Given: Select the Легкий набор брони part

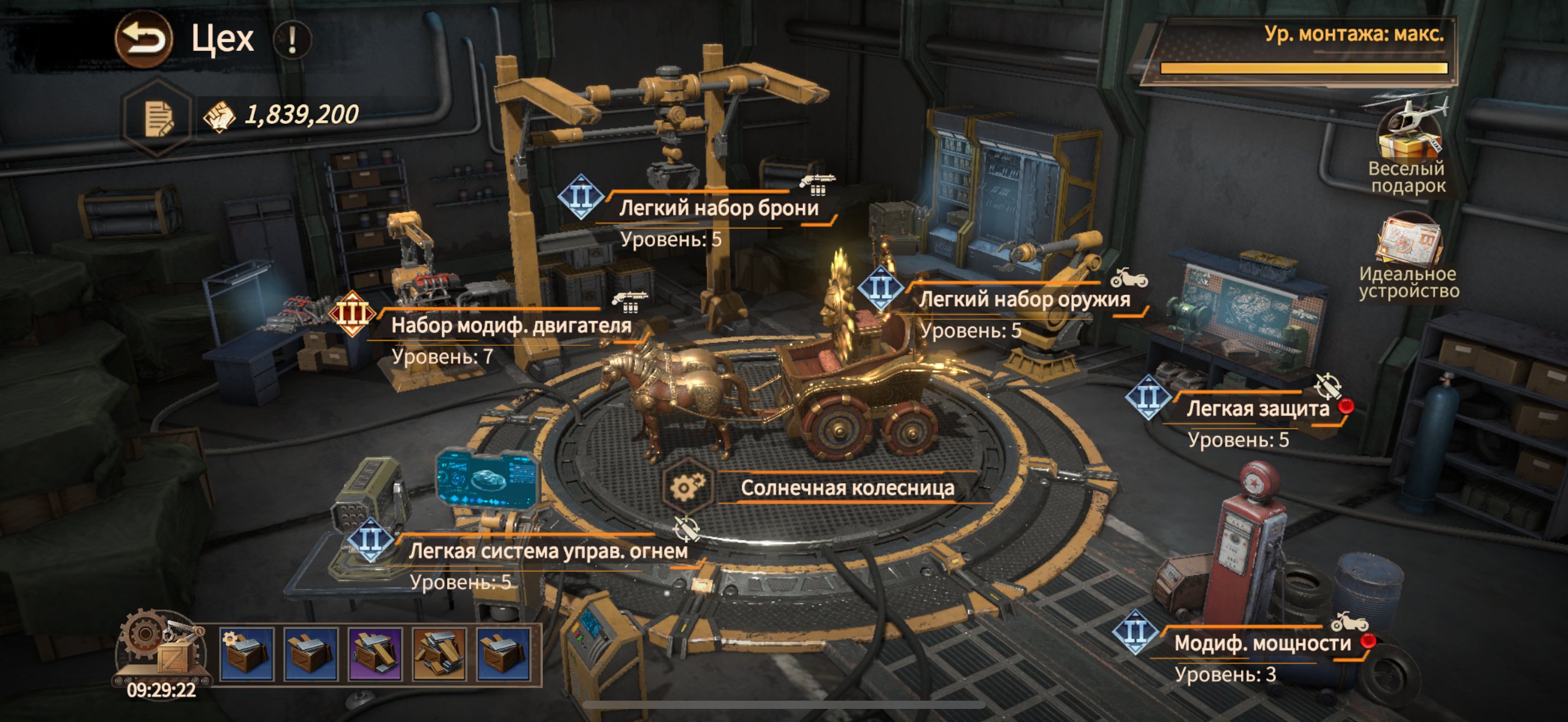Looking at the screenshot, I should (718, 208).
